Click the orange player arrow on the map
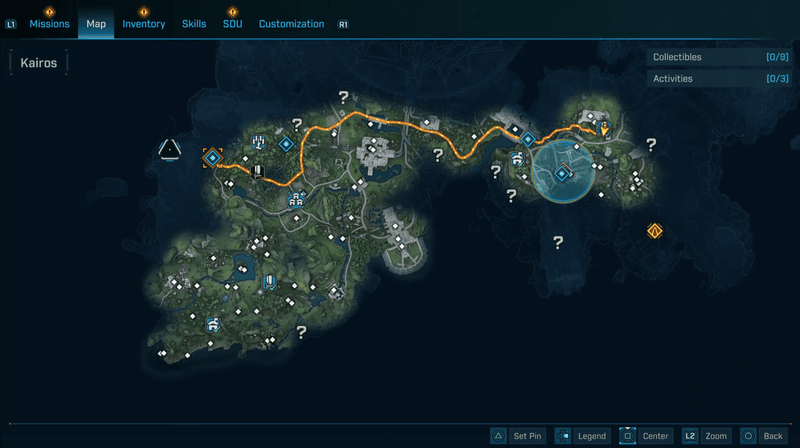 [x=604, y=128]
